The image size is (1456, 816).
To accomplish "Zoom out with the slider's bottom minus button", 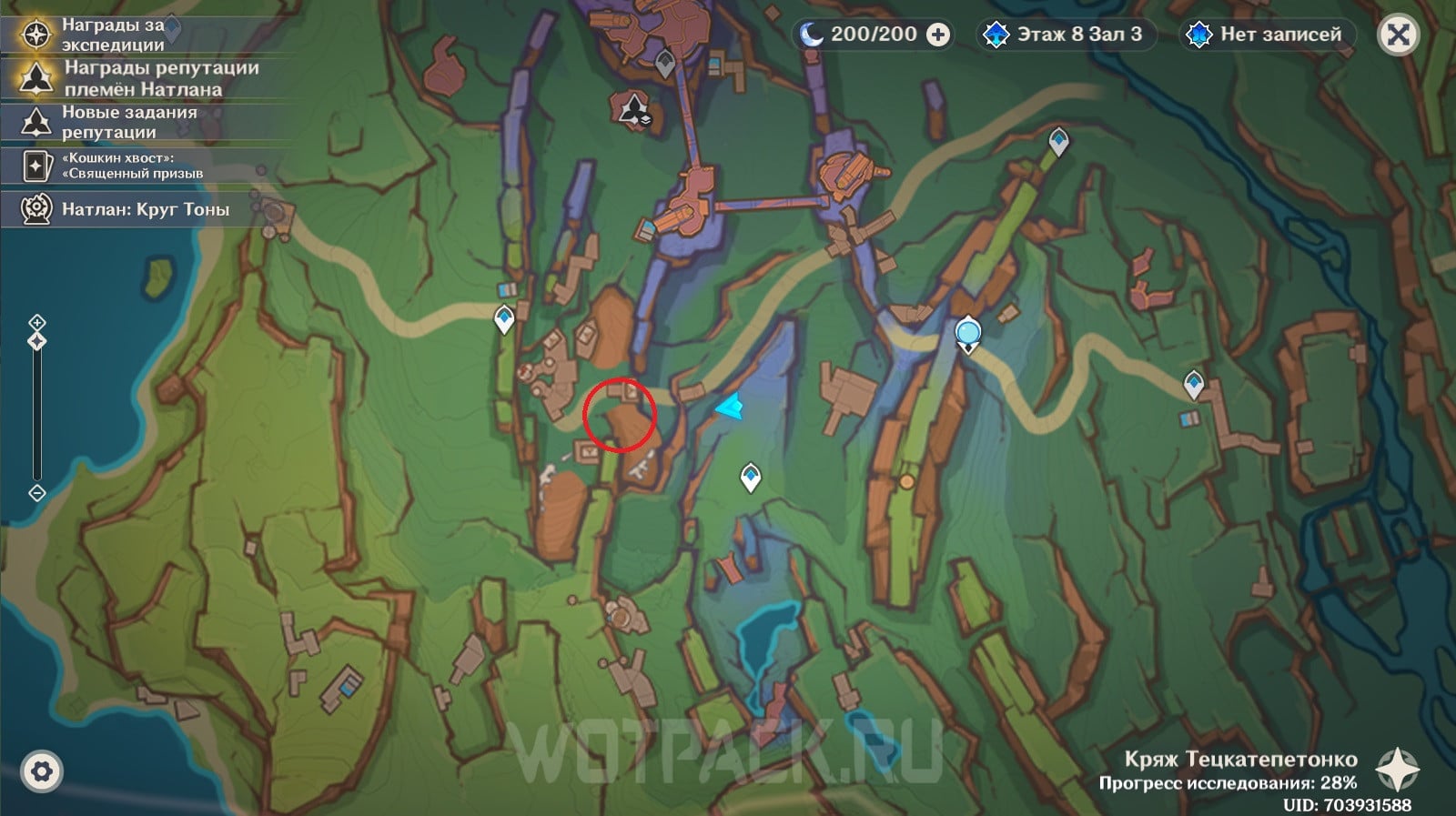I will click(37, 493).
